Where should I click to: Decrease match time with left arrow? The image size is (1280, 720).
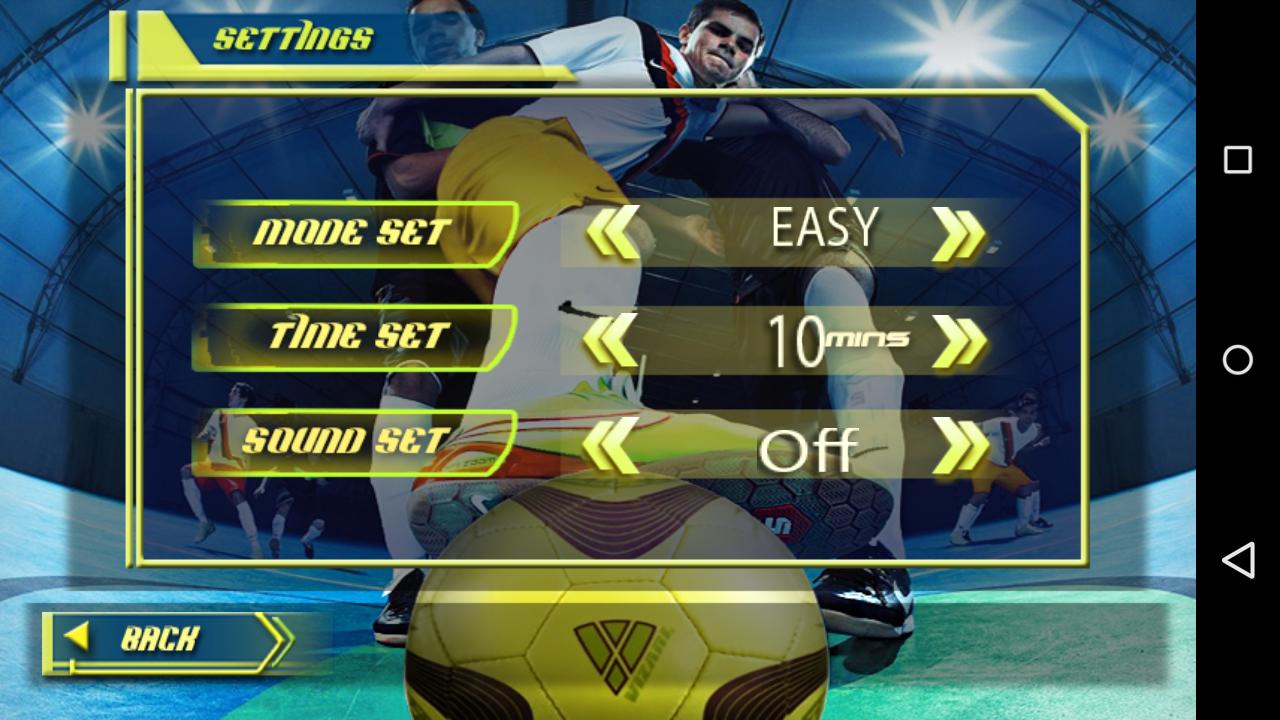[609, 341]
